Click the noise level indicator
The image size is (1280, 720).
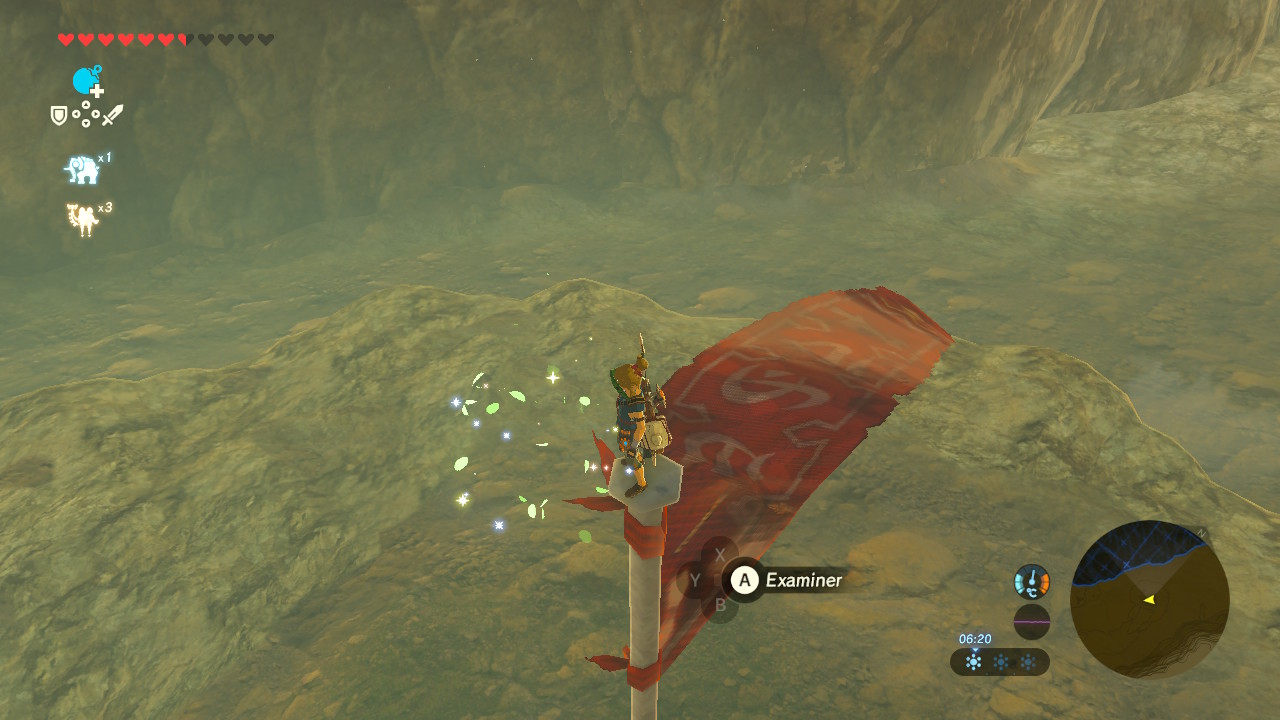click(1031, 622)
